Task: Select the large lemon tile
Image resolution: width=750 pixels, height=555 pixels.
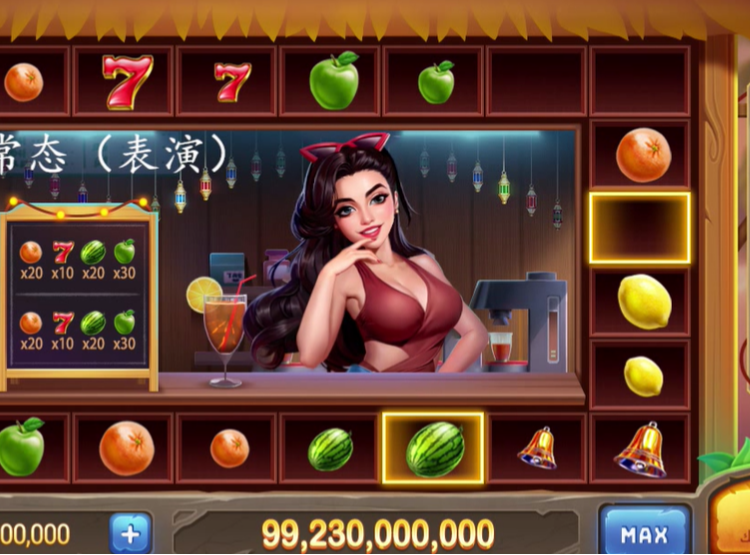Action: pyautogui.click(x=643, y=300)
